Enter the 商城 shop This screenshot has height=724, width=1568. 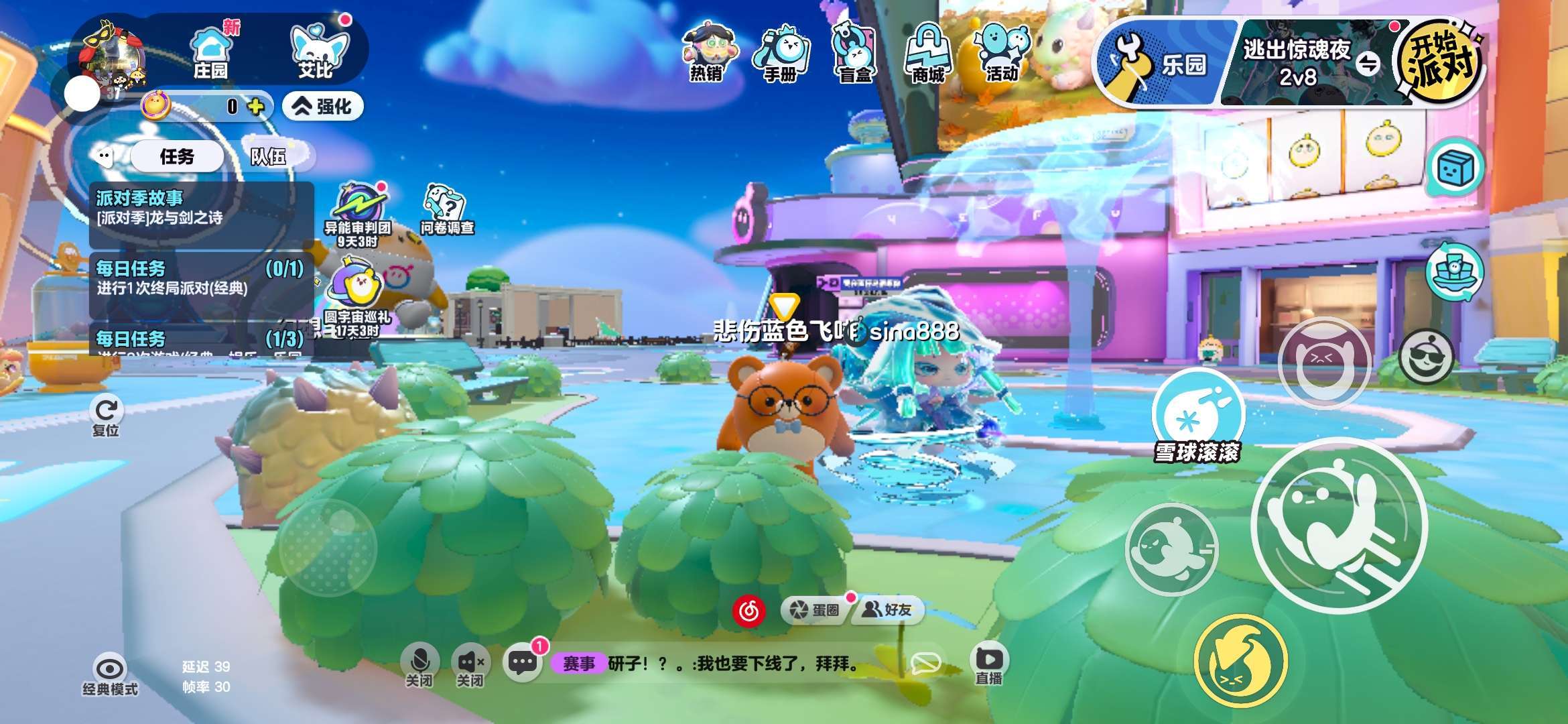point(928,54)
